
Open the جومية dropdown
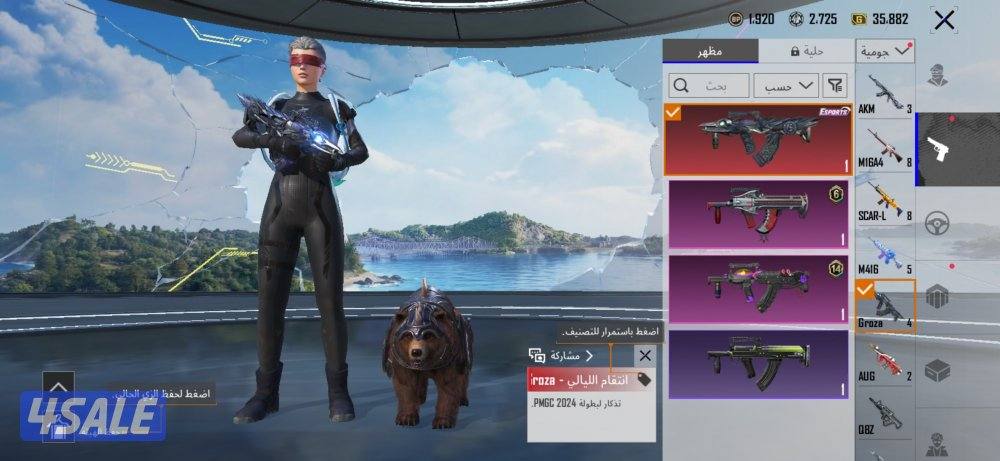click(886, 51)
